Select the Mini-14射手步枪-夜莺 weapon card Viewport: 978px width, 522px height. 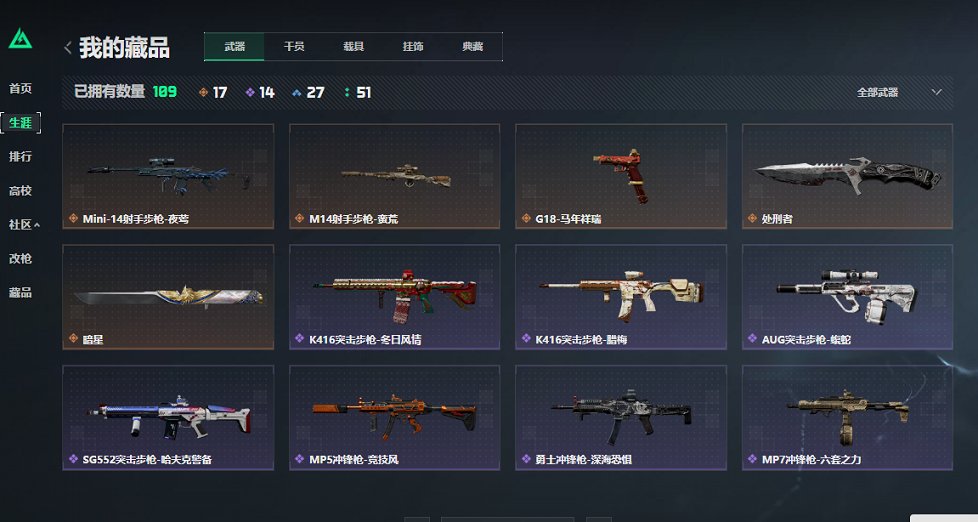pos(168,176)
